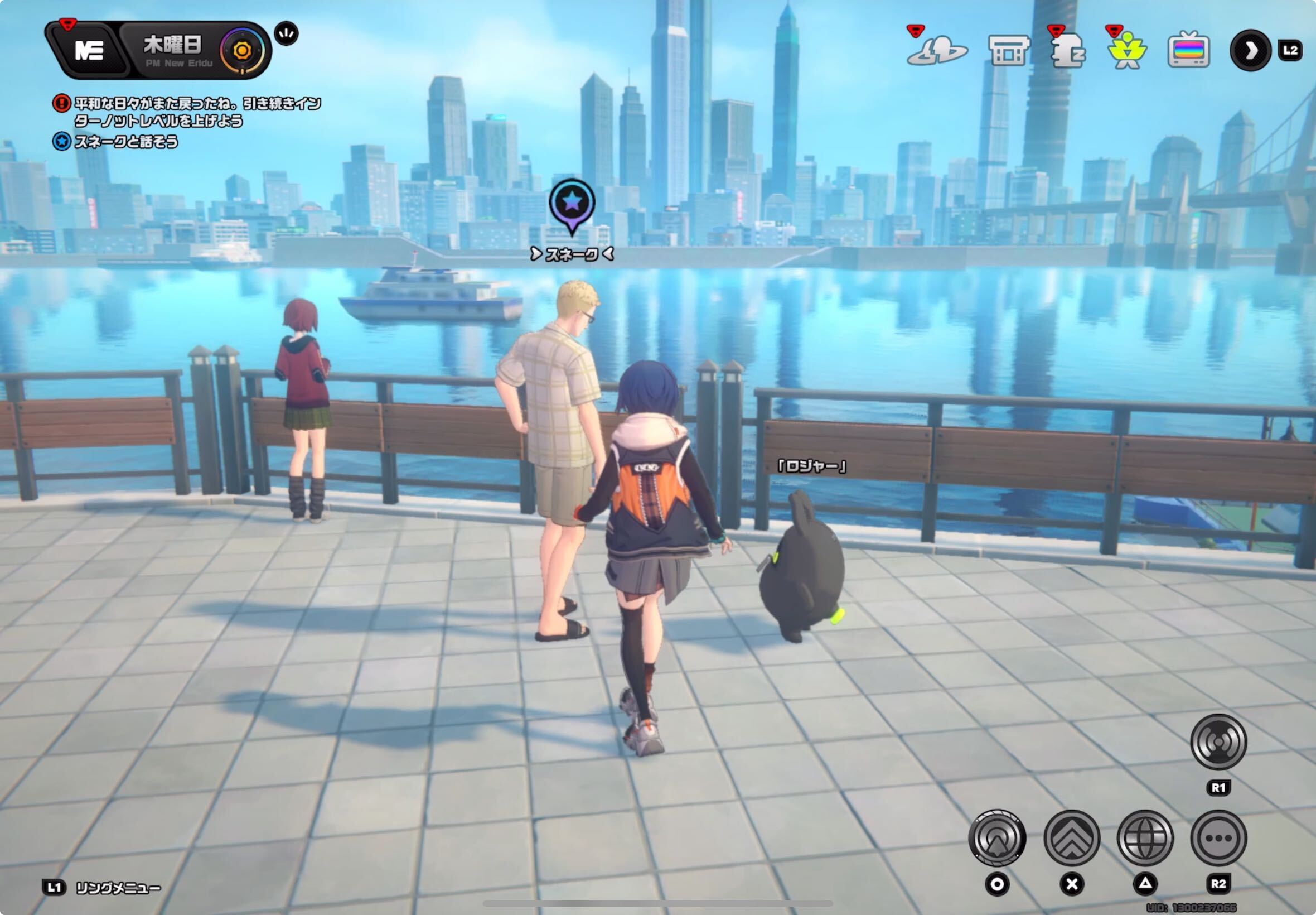Click the small black three-dash burst icon
This screenshot has width=1316, height=915.
point(286,35)
